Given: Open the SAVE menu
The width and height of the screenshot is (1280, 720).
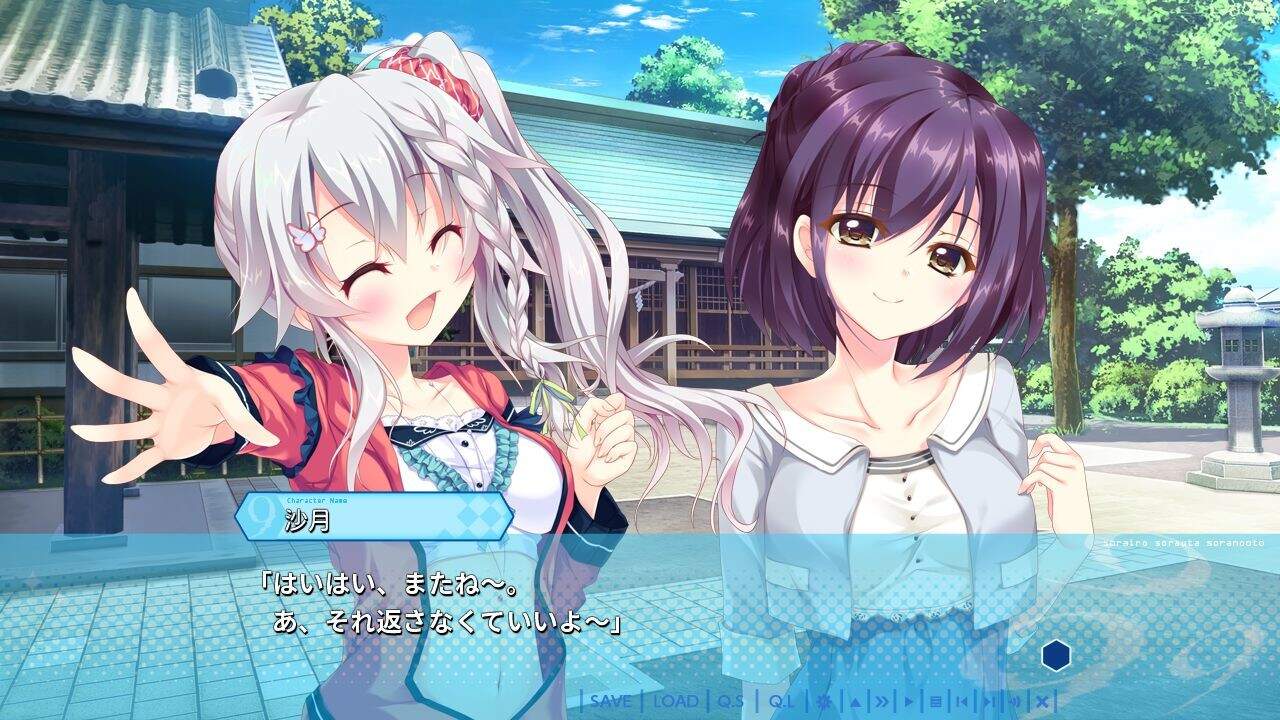Looking at the screenshot, I should tap(610, 701).
